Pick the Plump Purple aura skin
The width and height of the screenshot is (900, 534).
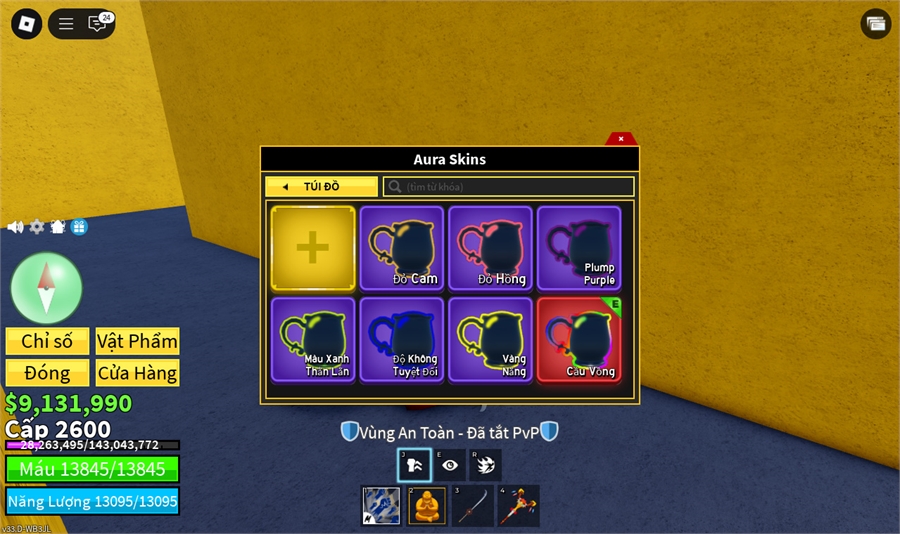579,248
